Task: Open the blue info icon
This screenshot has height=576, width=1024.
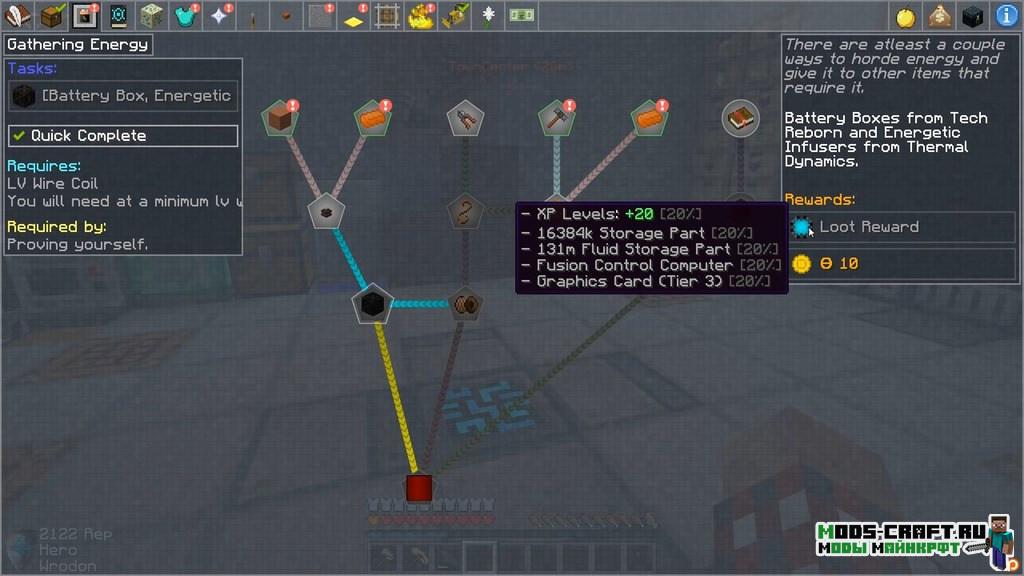Action: [x=1007, y=16]
